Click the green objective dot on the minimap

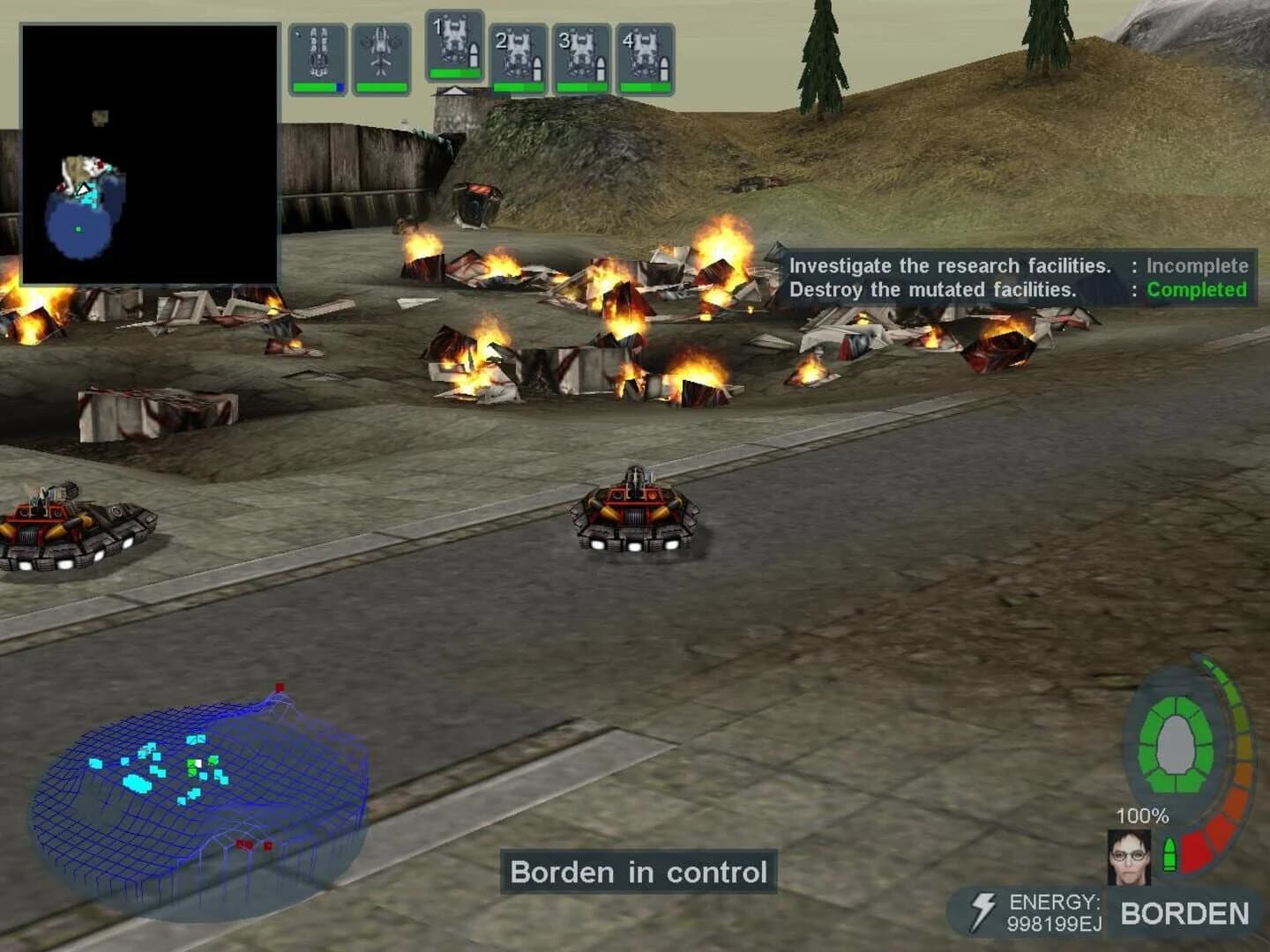tap(78, 228)
